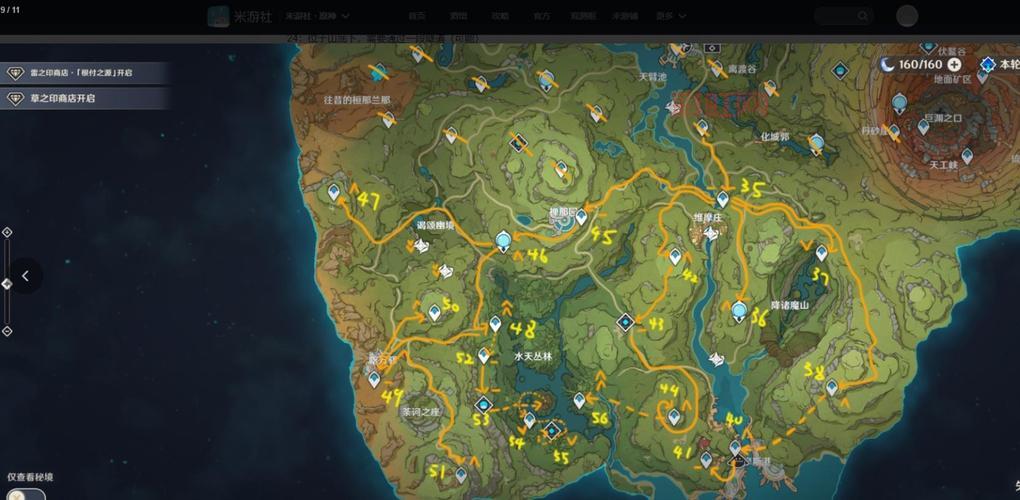1020x500 pixels.
Task: Select the teleport waypoint near number 51
Action: tap(461, 474)
